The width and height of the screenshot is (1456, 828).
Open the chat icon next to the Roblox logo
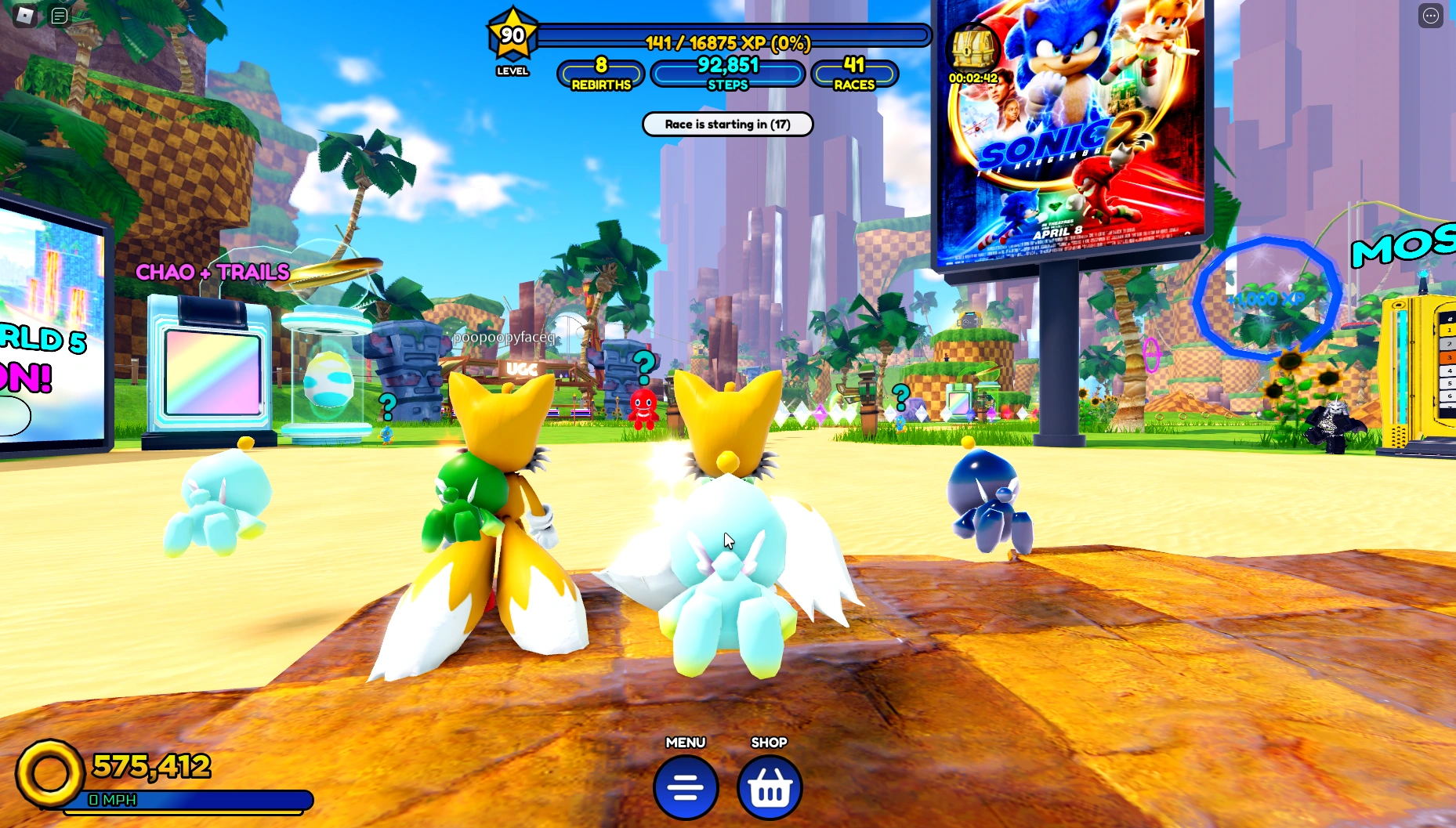pyautogui.click(x=60, y=14)
